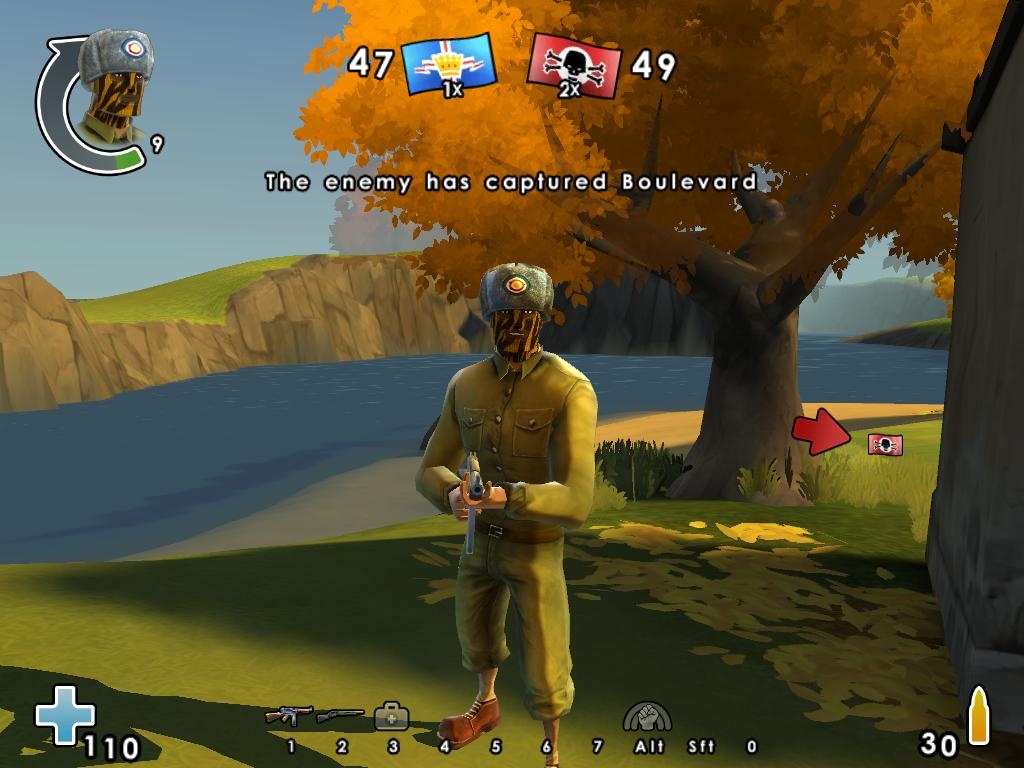Select the submachine gun weapon slot

click(x=289, y=716)
